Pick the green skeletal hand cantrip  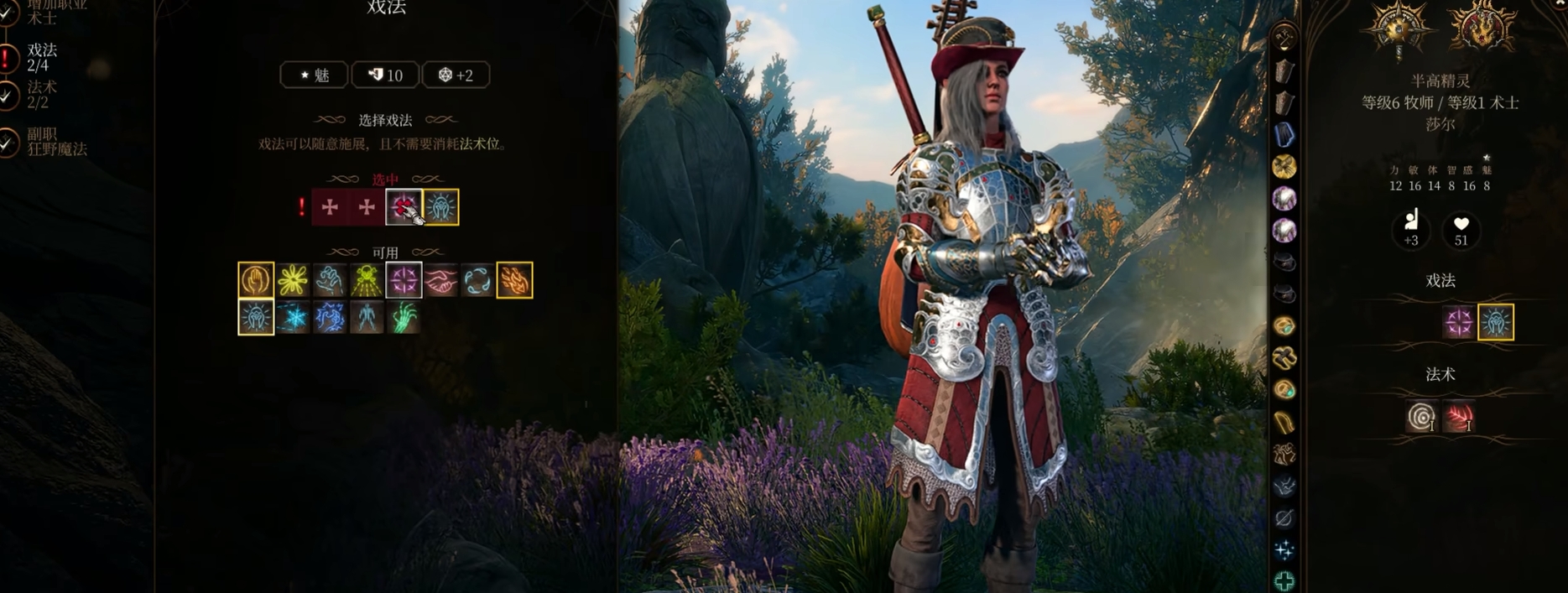404,317
